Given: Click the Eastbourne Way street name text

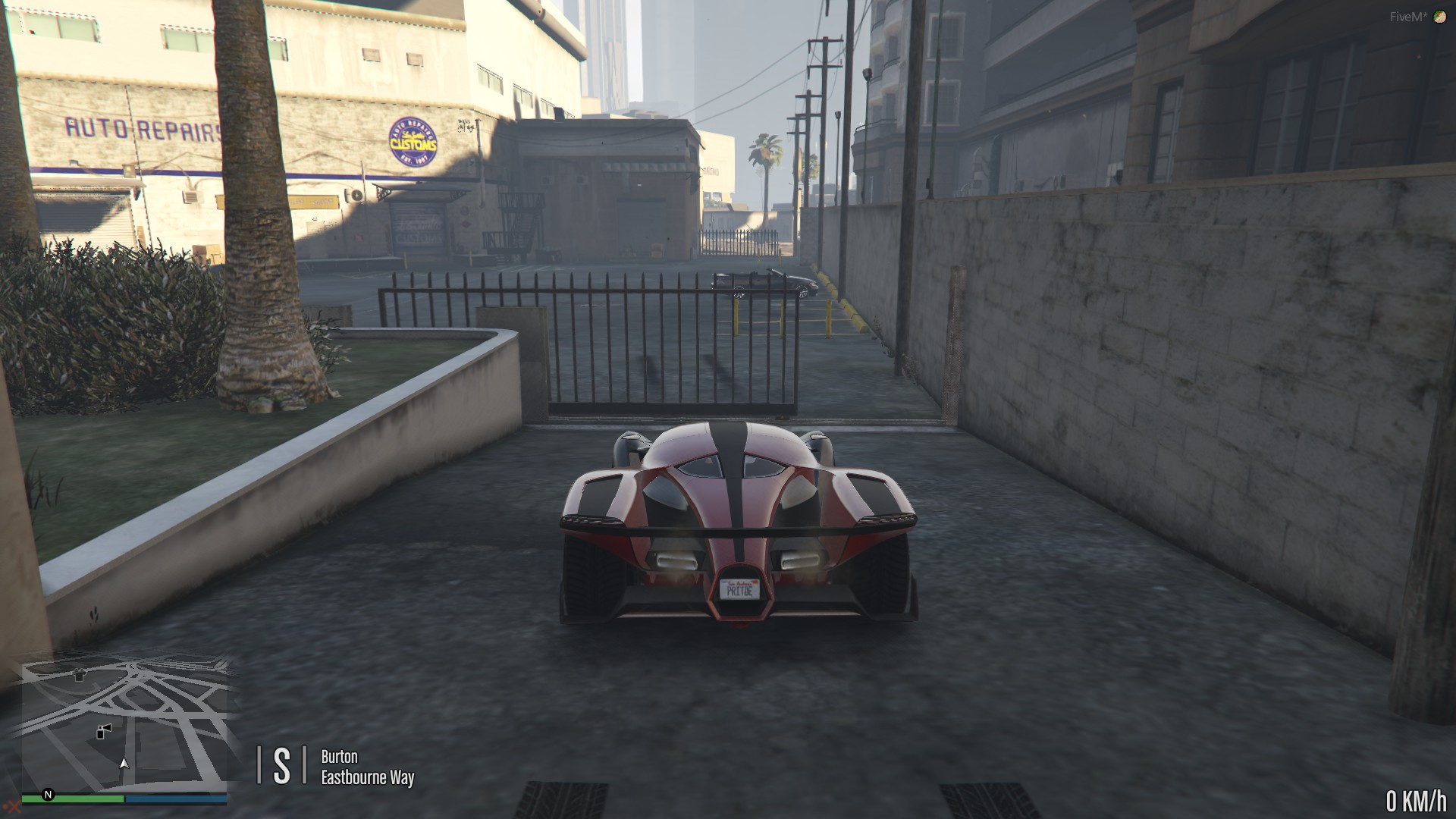Looking at the screenshot, I should pyautogui.click(x=367, y=777).
